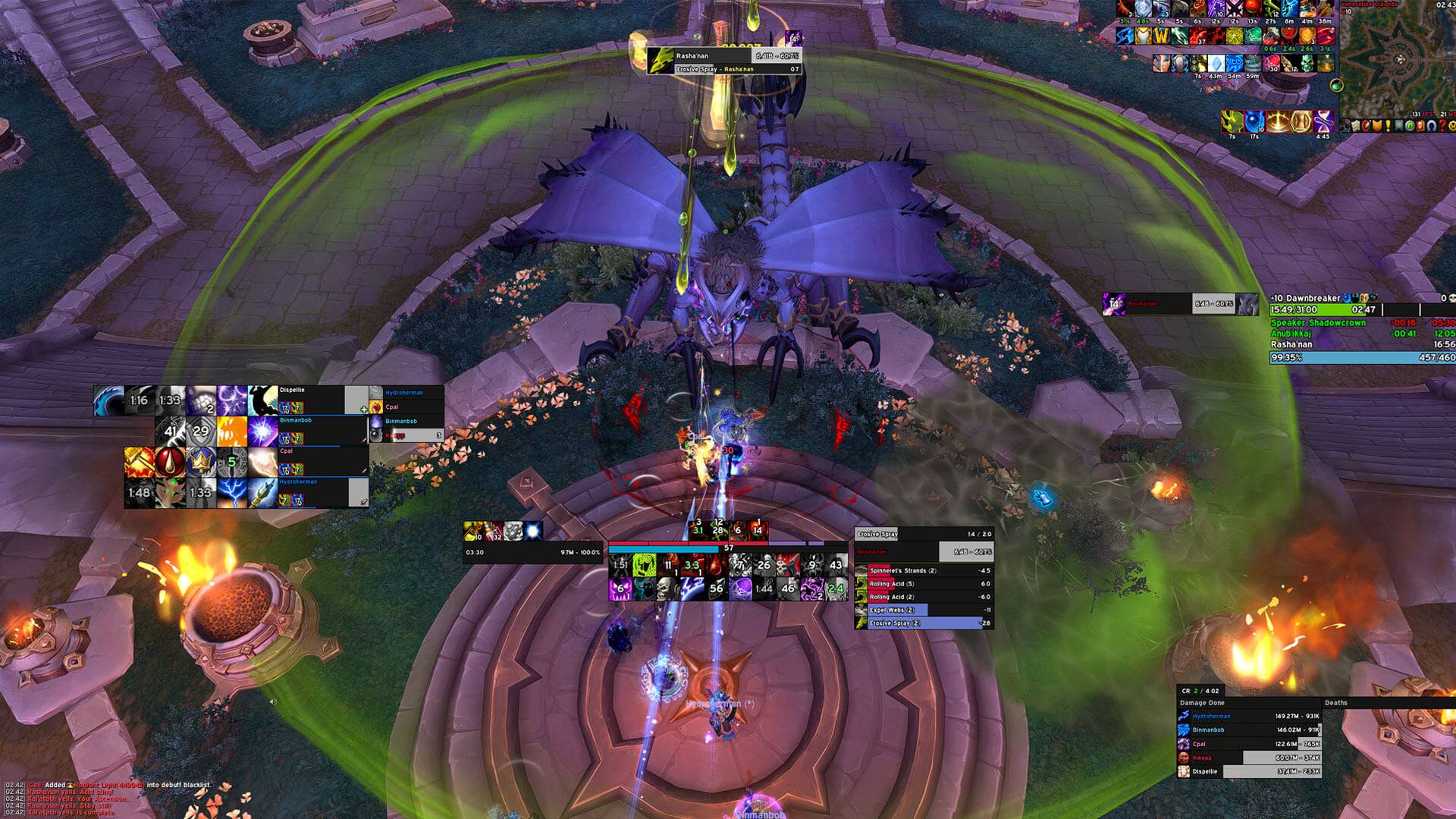1456x819 pixels.
Task: Select Hydroherman's row in Damage Done
Action: click(x=1249, y=716)
